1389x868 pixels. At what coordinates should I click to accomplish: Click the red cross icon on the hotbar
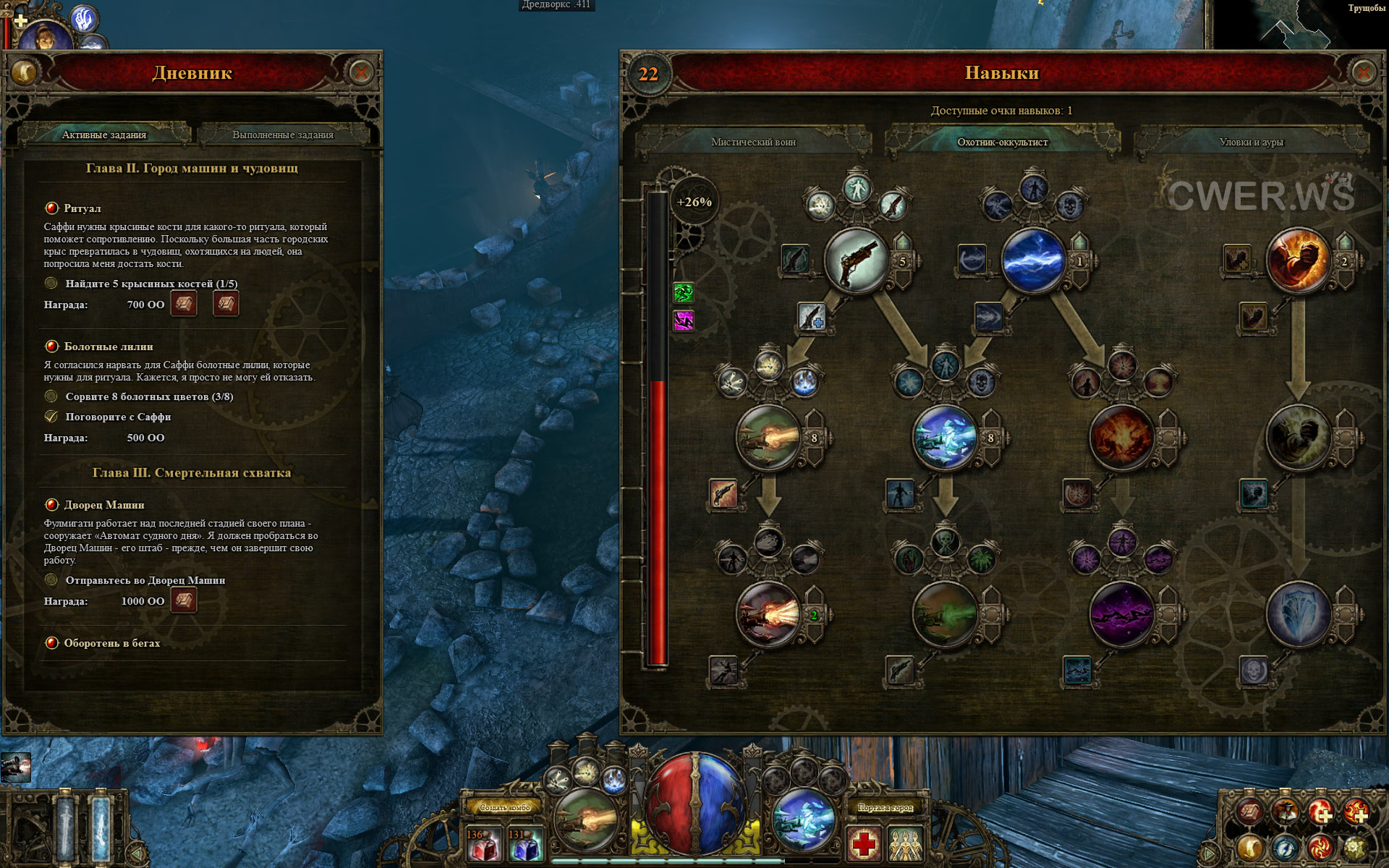(864, 843)
